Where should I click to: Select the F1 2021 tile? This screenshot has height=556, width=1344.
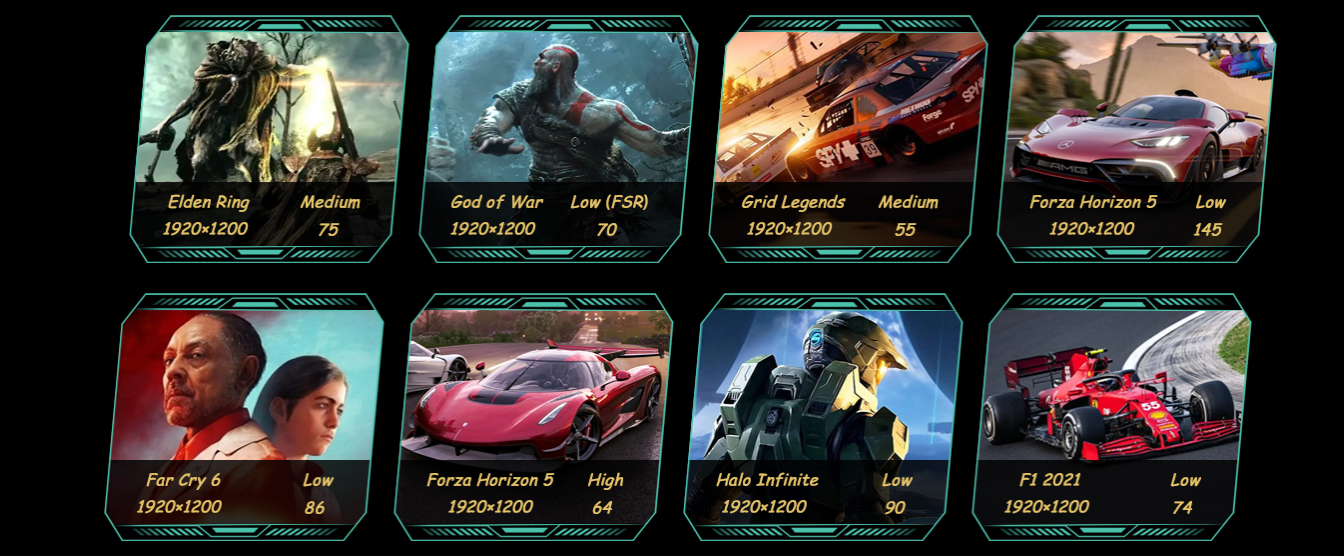tap(1111, 418)
